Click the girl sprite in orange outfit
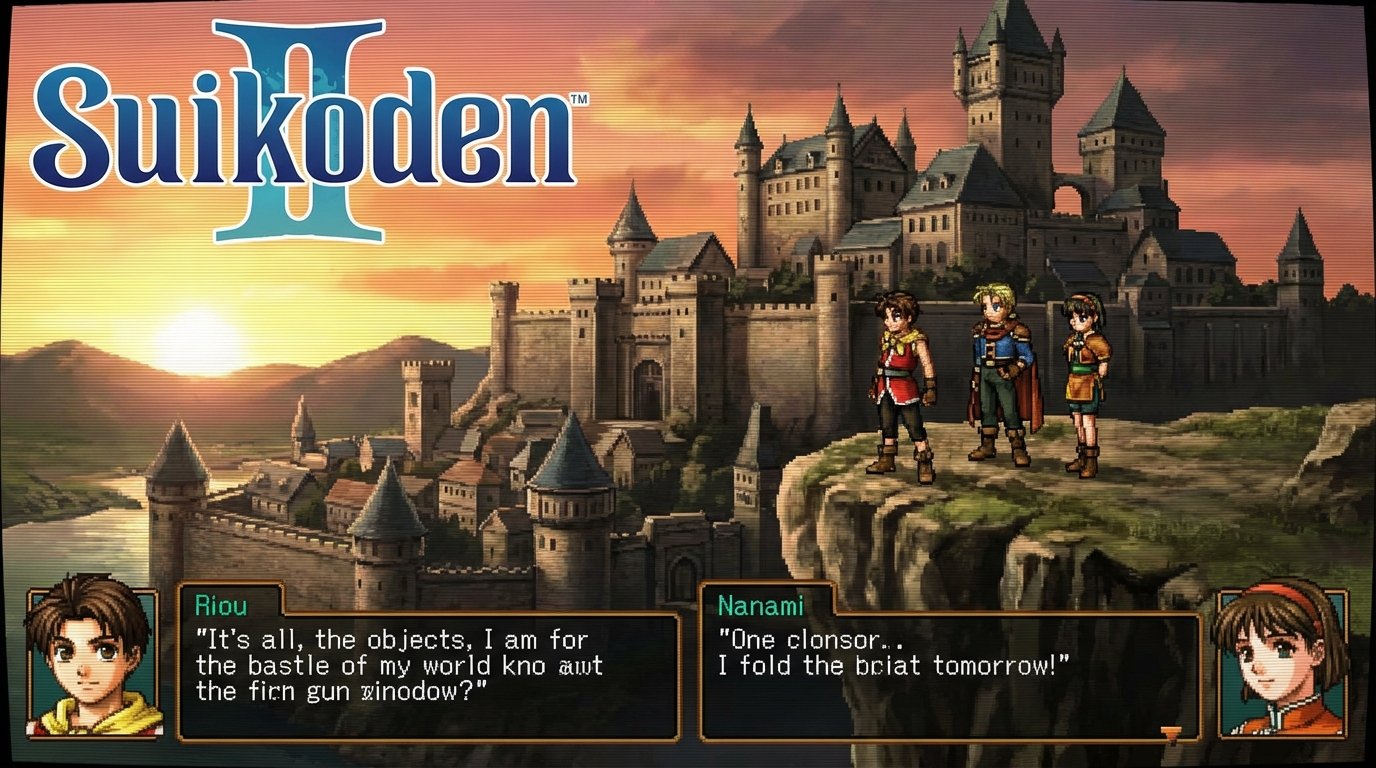Viewport: 1376px width, 768px height. [x=1085, y=375]
